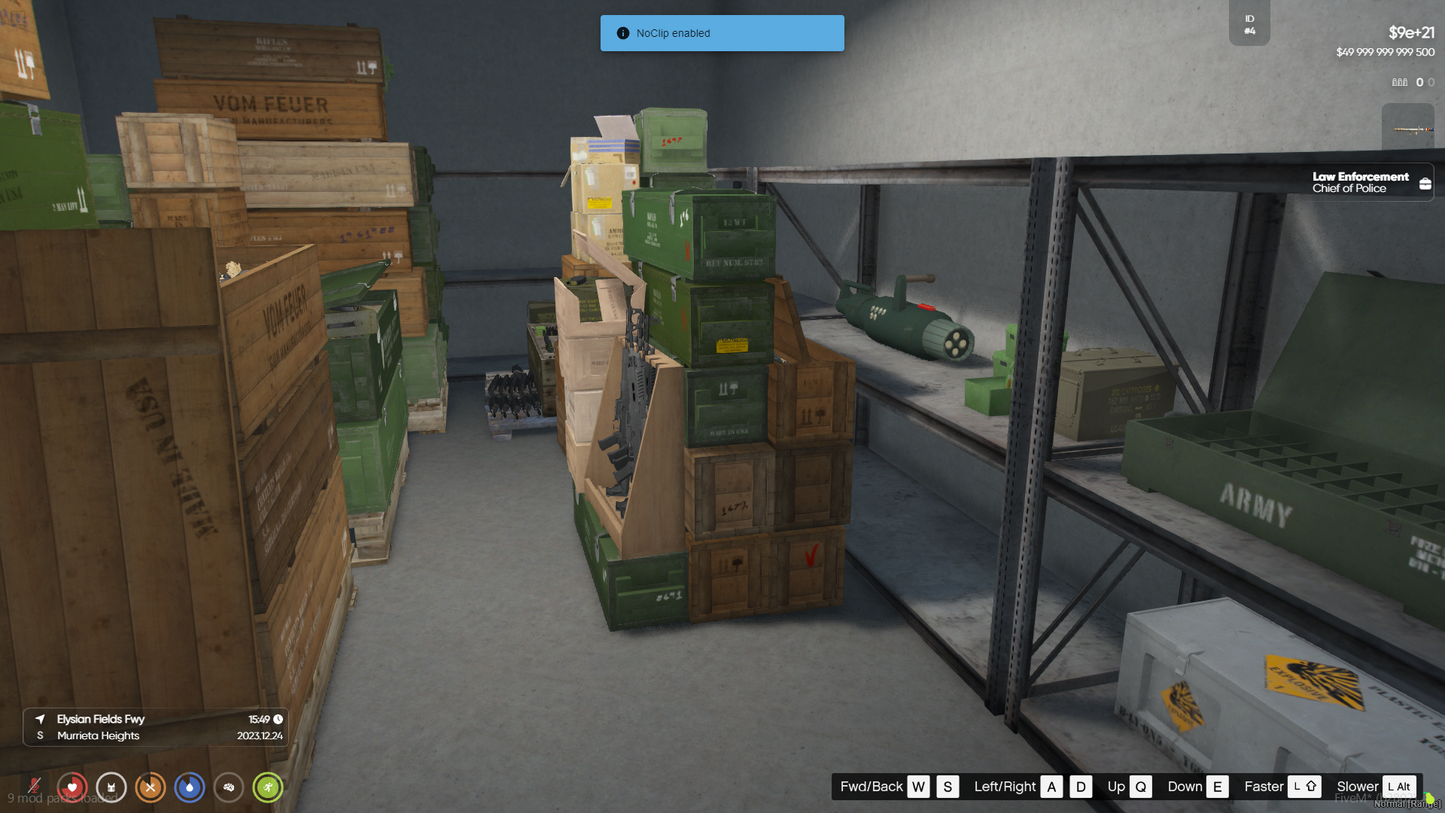Select the equipped rocket launcher weapon slot
Image resolution: width=1445 pixels, height=813 pixels.
1408,129
